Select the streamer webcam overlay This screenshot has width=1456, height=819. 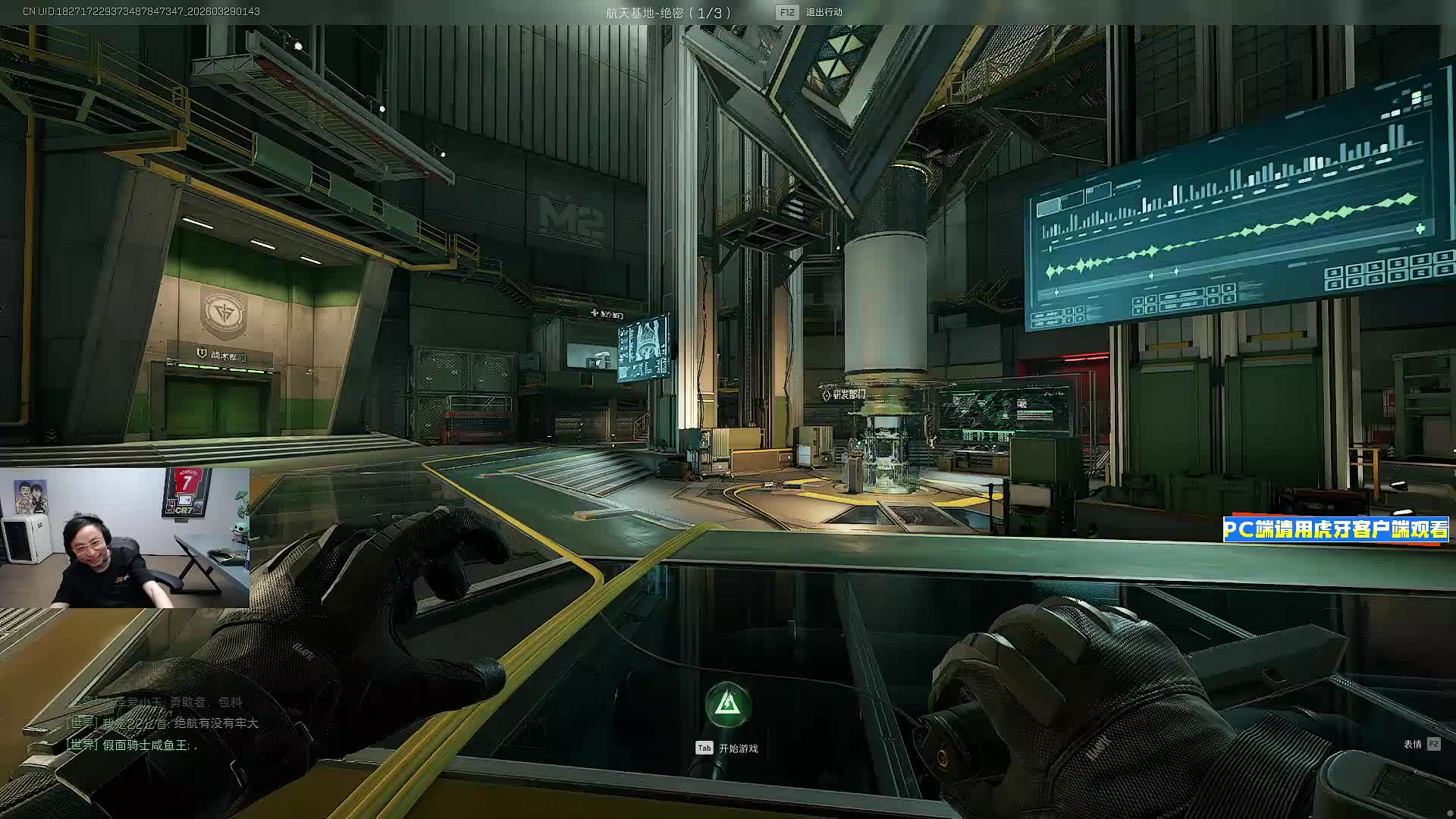tap(124, 538)
